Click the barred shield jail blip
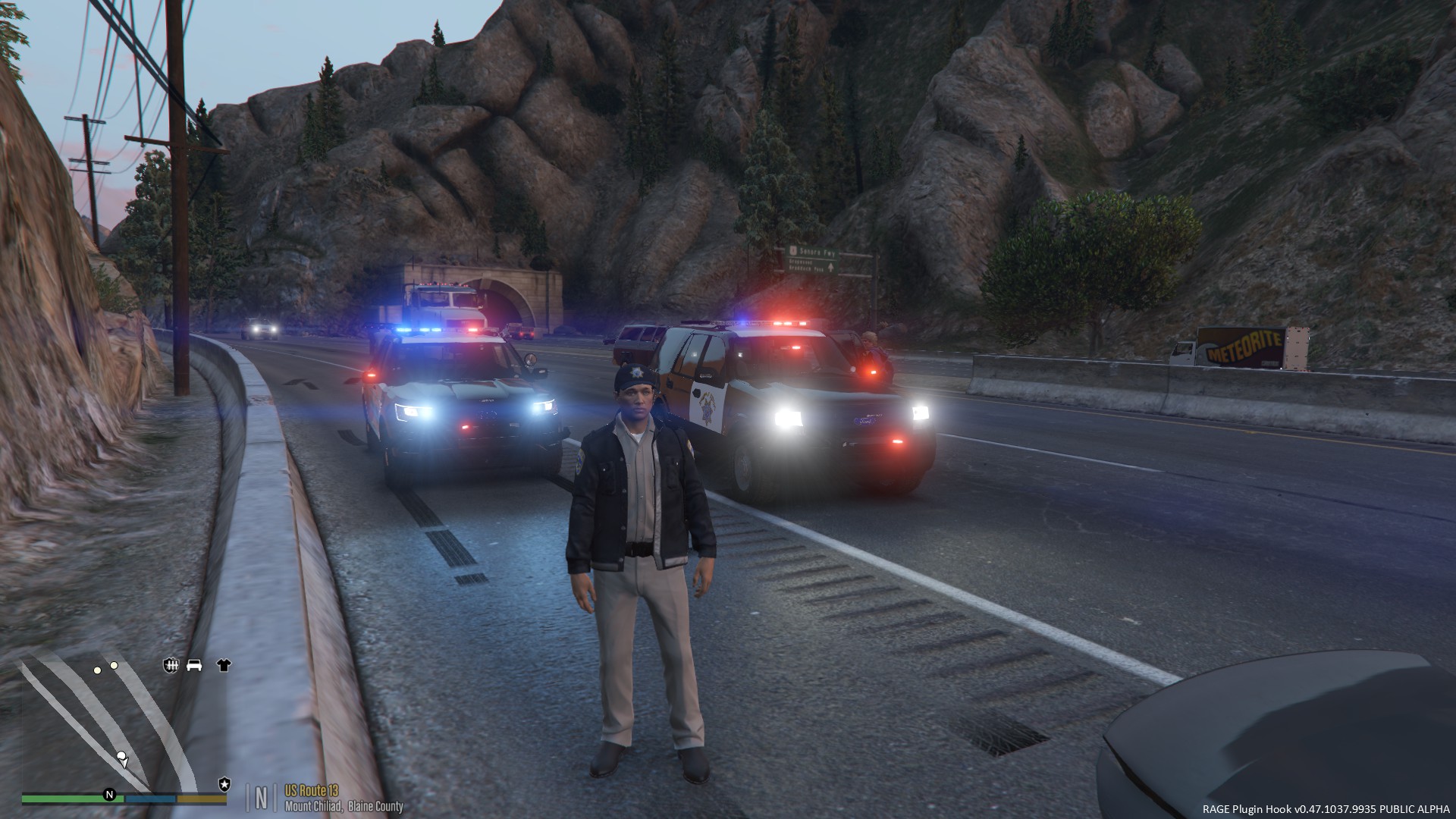The height and width of the screenshot is (819, 1456). [171, 665]
